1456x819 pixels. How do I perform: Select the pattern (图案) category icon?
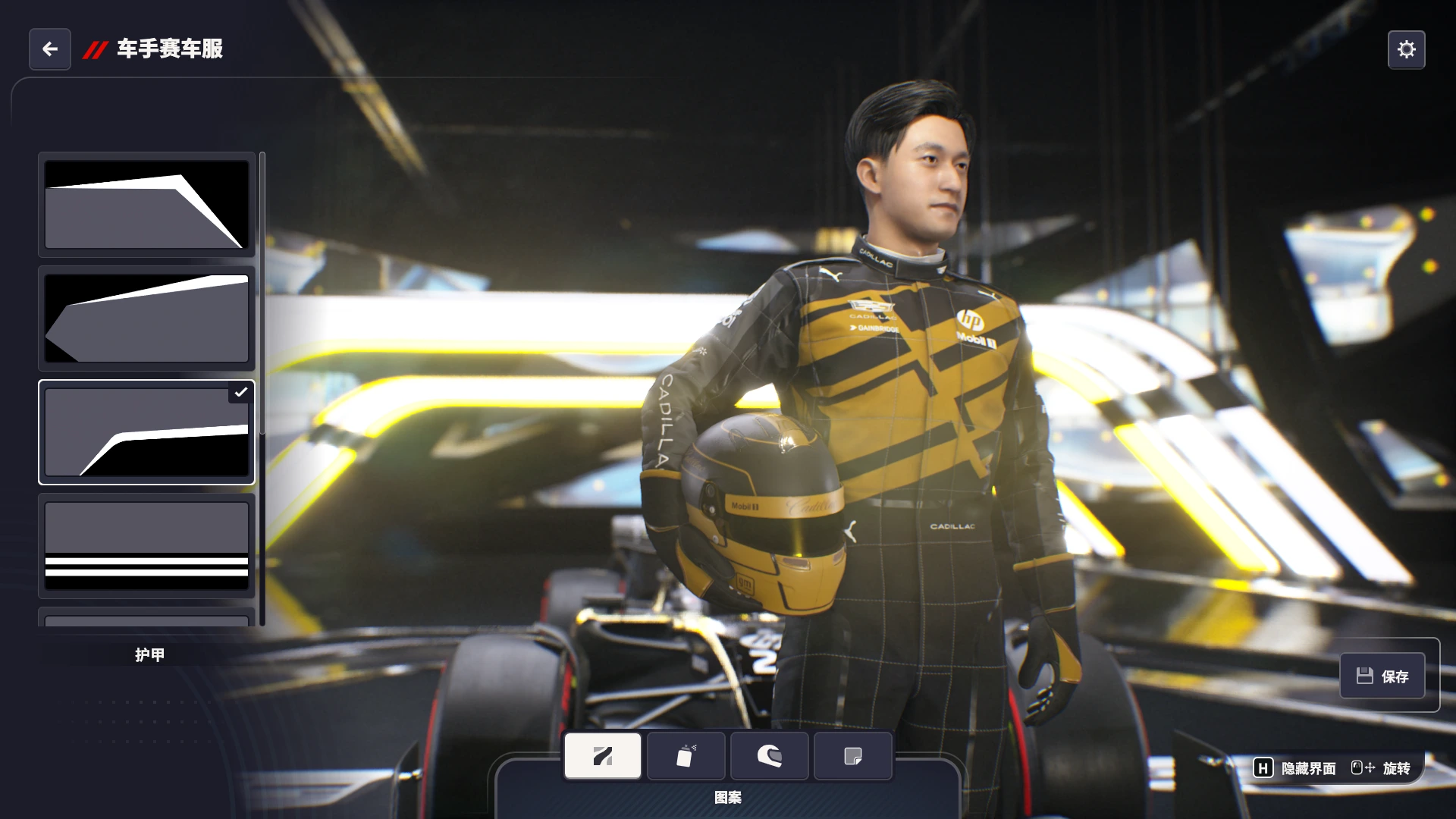(x=602, y=755)
